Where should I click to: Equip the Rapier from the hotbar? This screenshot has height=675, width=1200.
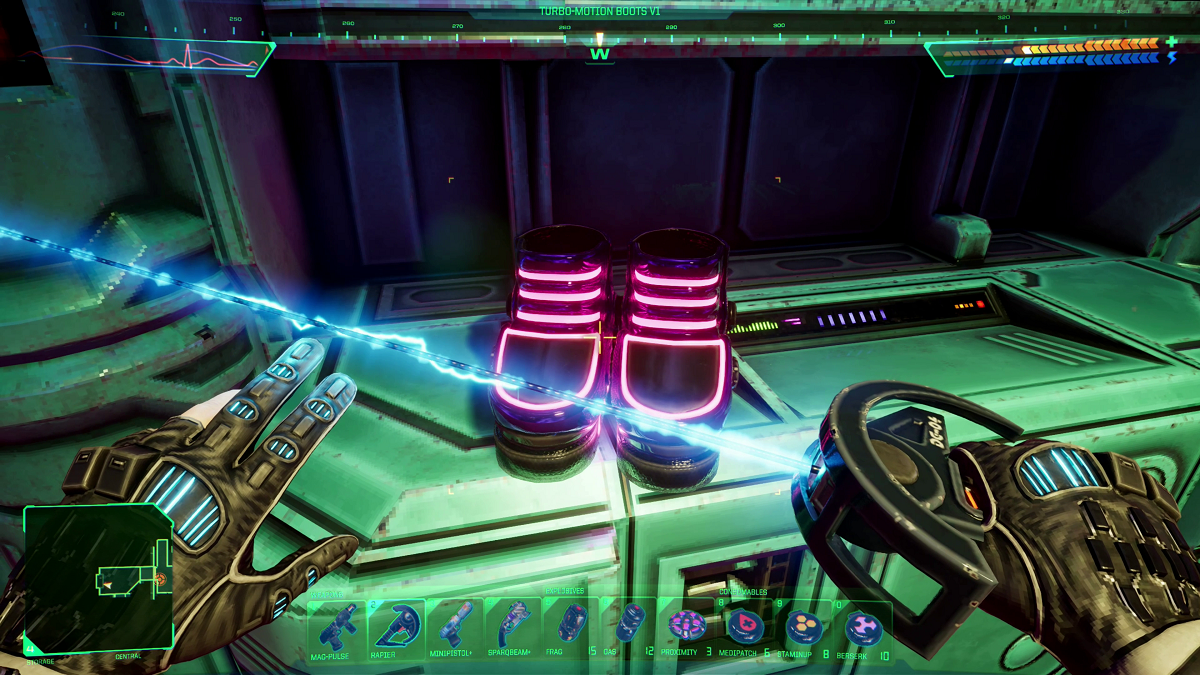click(x=396, y=626)
